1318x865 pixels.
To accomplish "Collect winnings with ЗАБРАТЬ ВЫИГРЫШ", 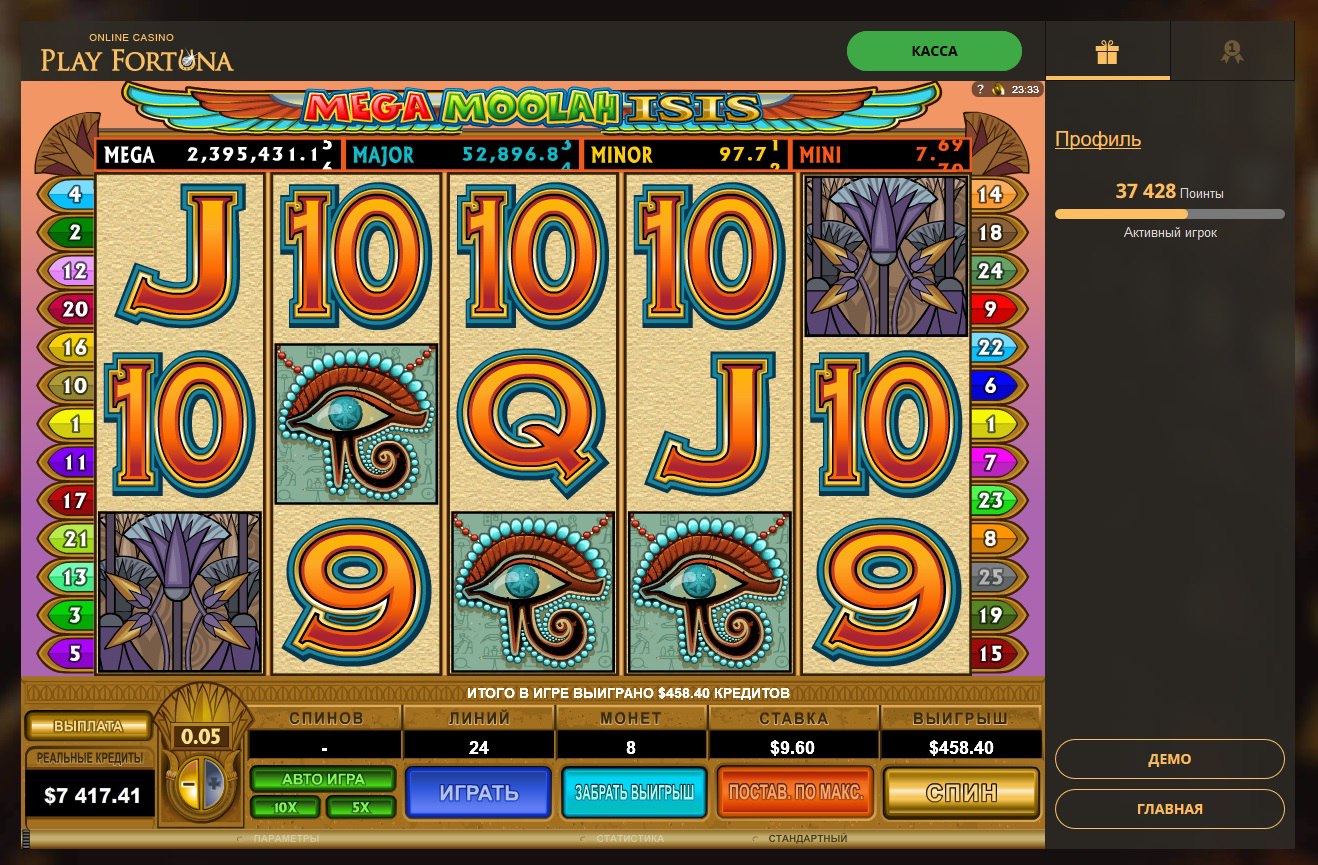I will [634, 793].
